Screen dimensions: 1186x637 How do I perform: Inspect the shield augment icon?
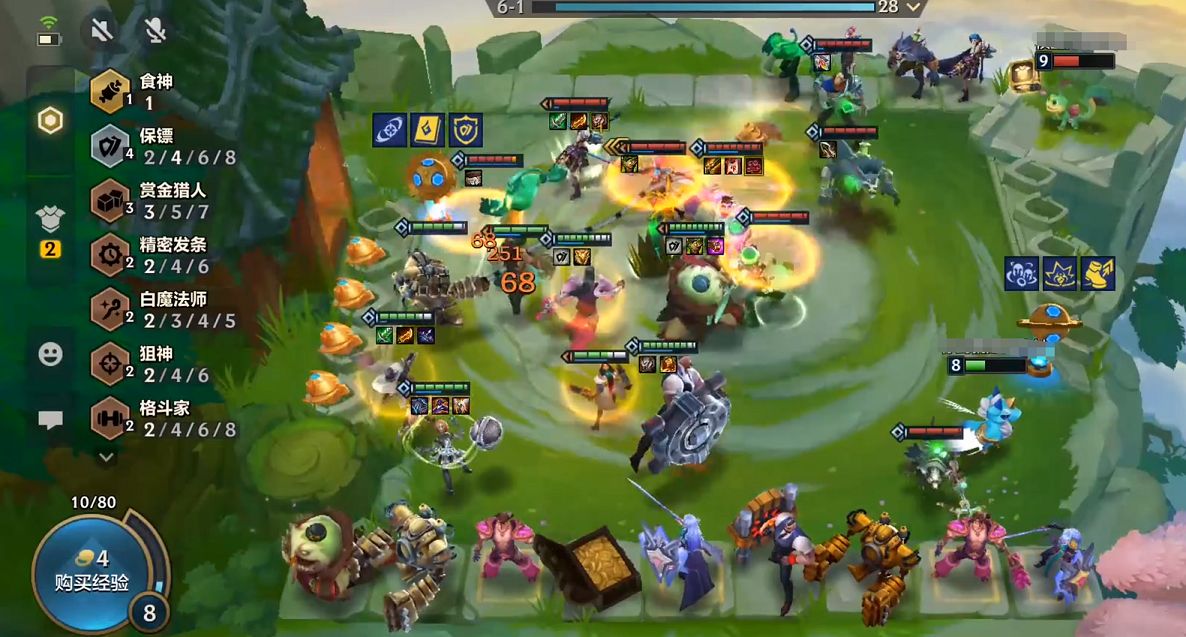click(x=466, y=130)
